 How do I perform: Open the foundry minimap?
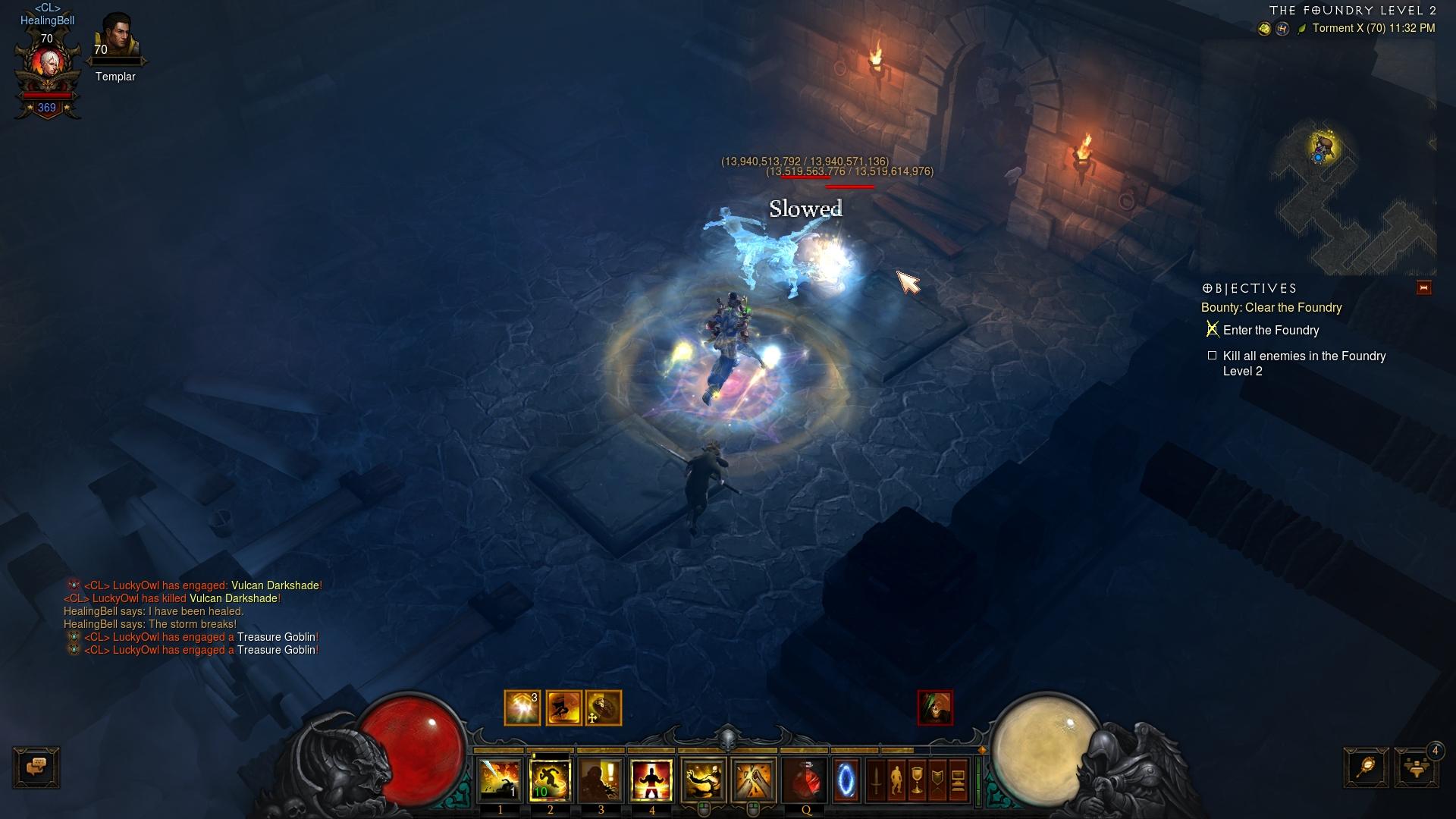pyautogui.click(x=1357, y=197)
